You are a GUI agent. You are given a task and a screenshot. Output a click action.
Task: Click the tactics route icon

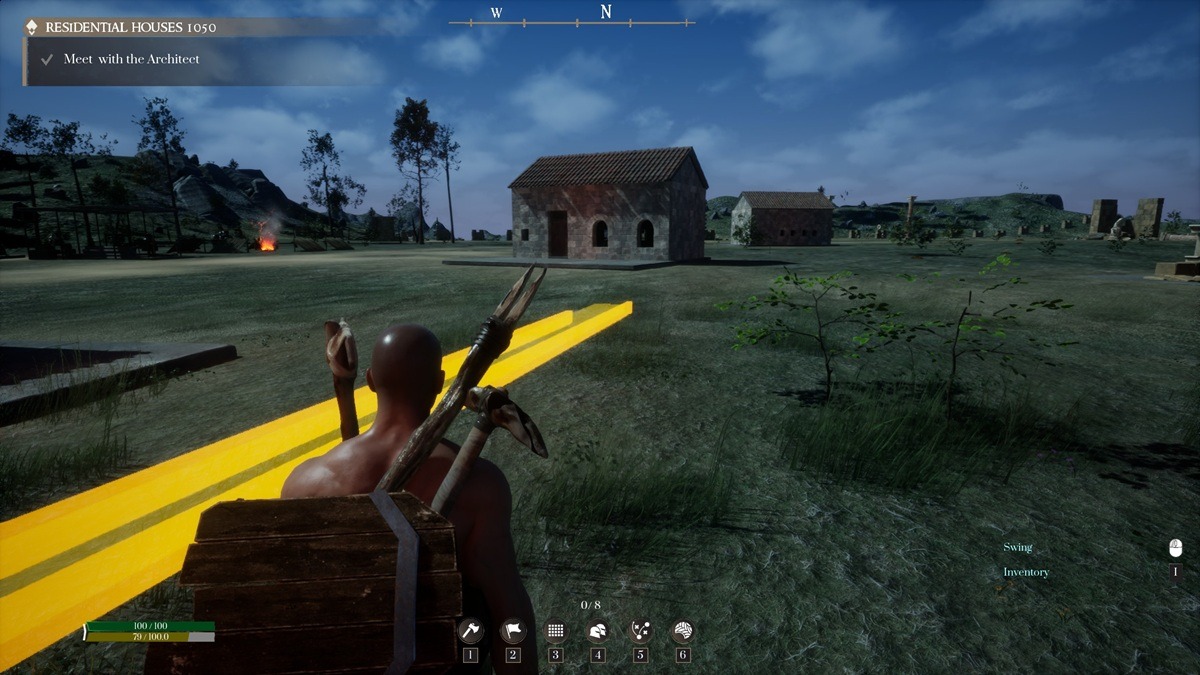tap(641, 631)
